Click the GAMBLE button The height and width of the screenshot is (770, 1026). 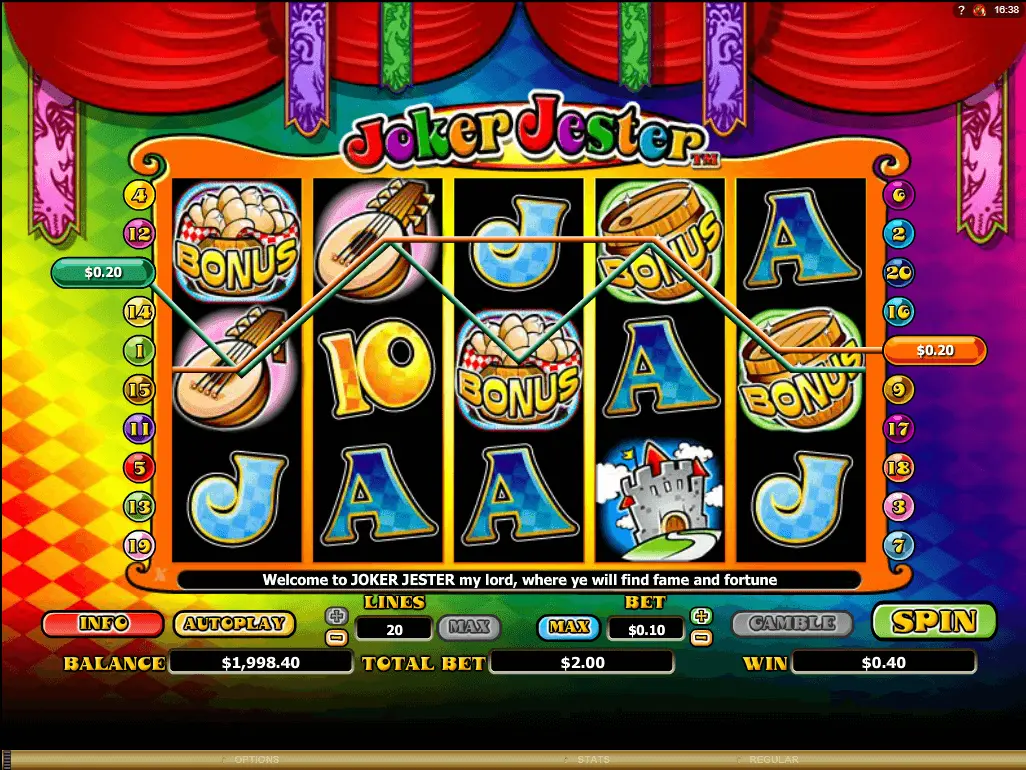[792, 623]
